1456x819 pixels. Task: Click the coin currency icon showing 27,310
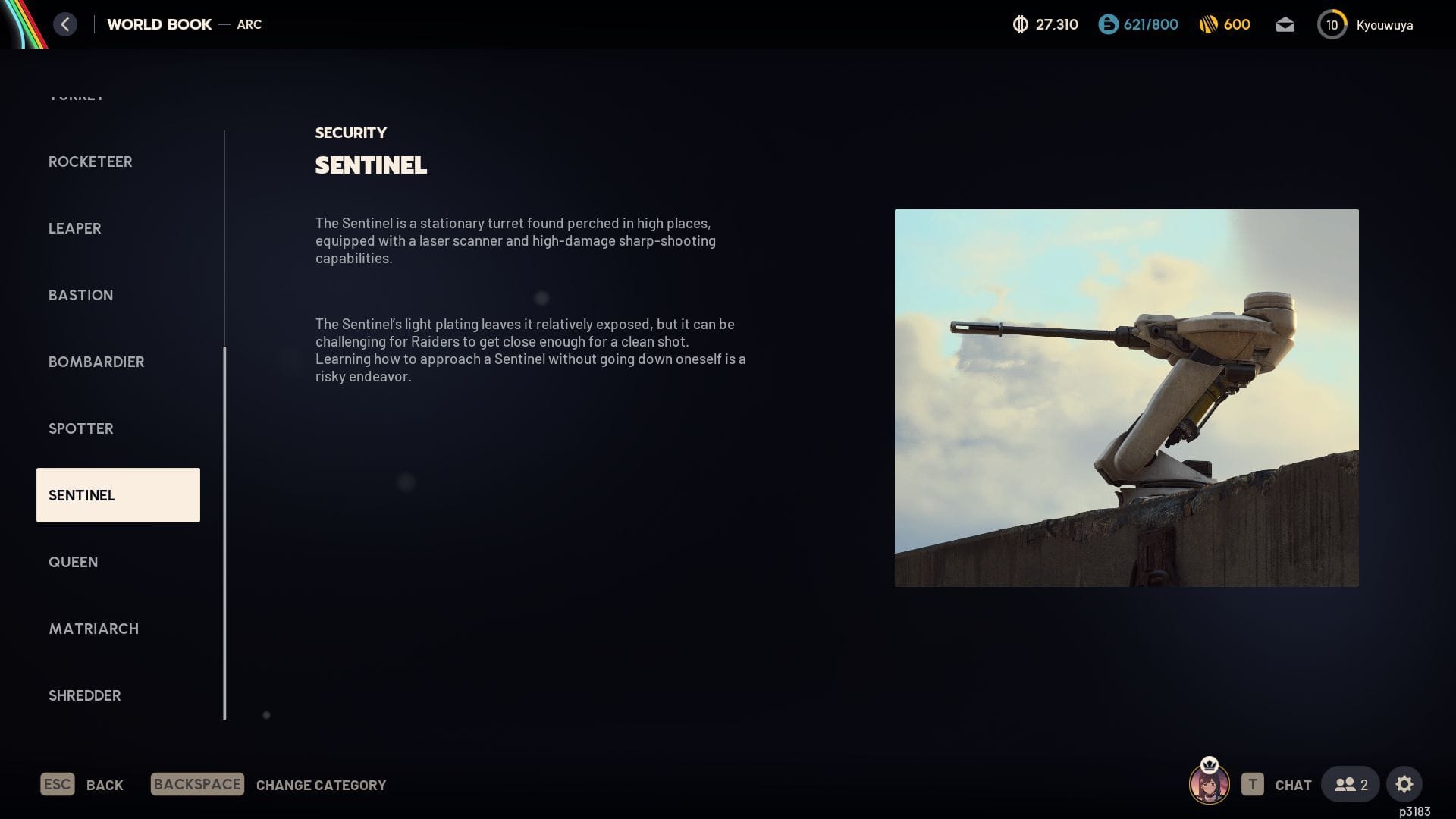coord(1019,24)
